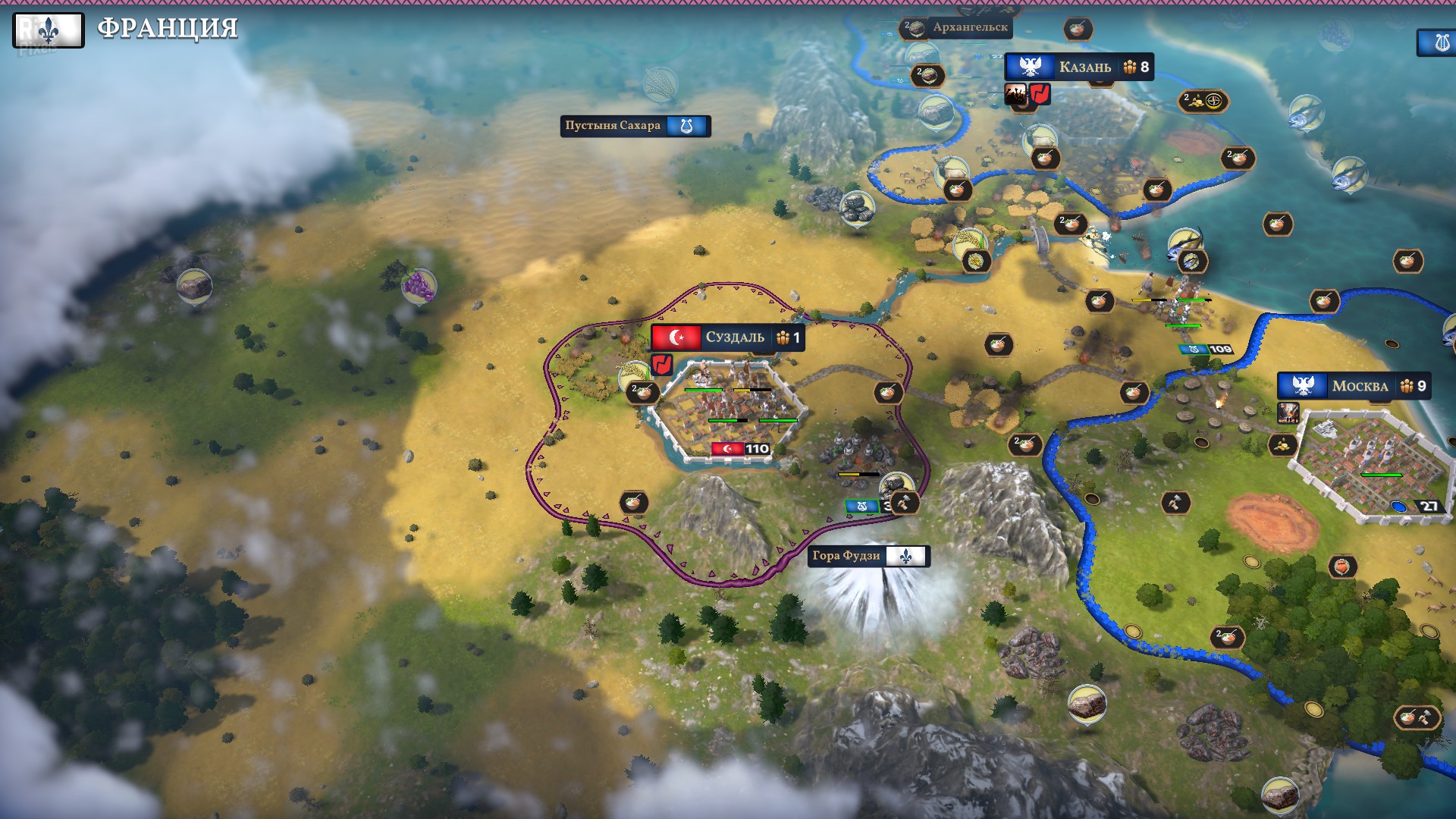Select the Turkish army strength 110 badge
The width and height of the screenshot is (1456, 819).
click(741, 449)
